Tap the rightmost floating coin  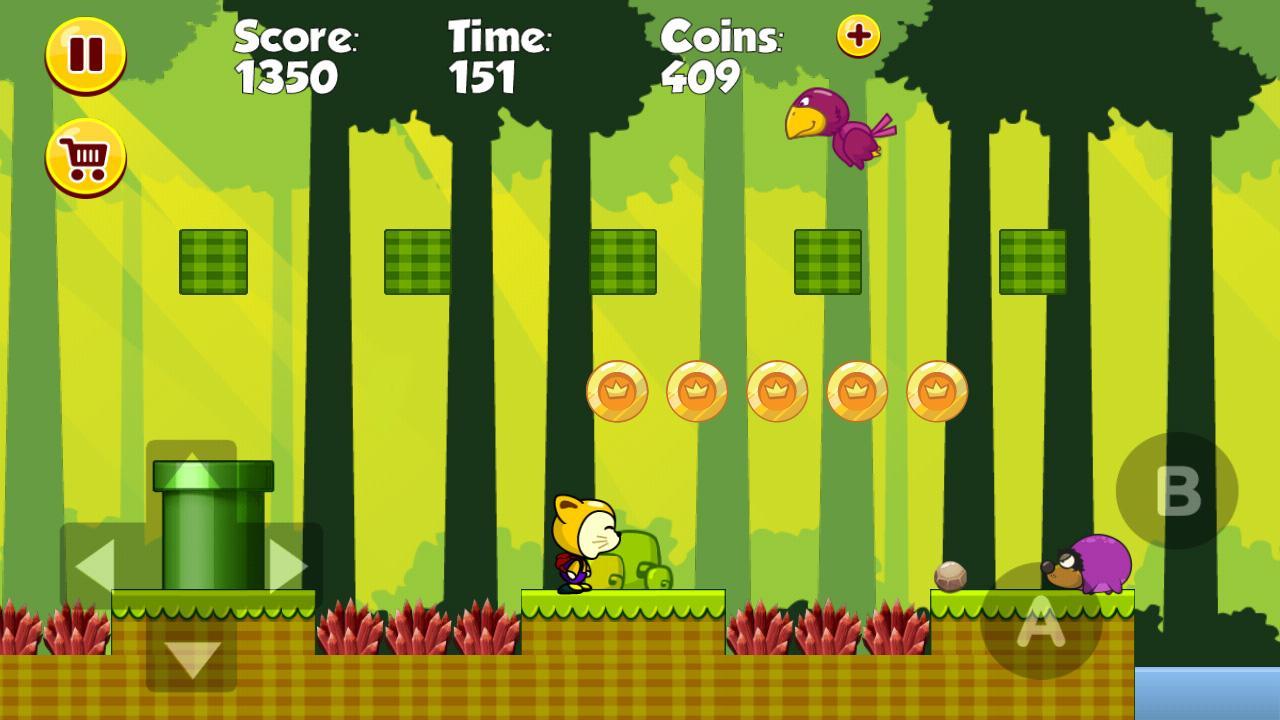[935, 389]
